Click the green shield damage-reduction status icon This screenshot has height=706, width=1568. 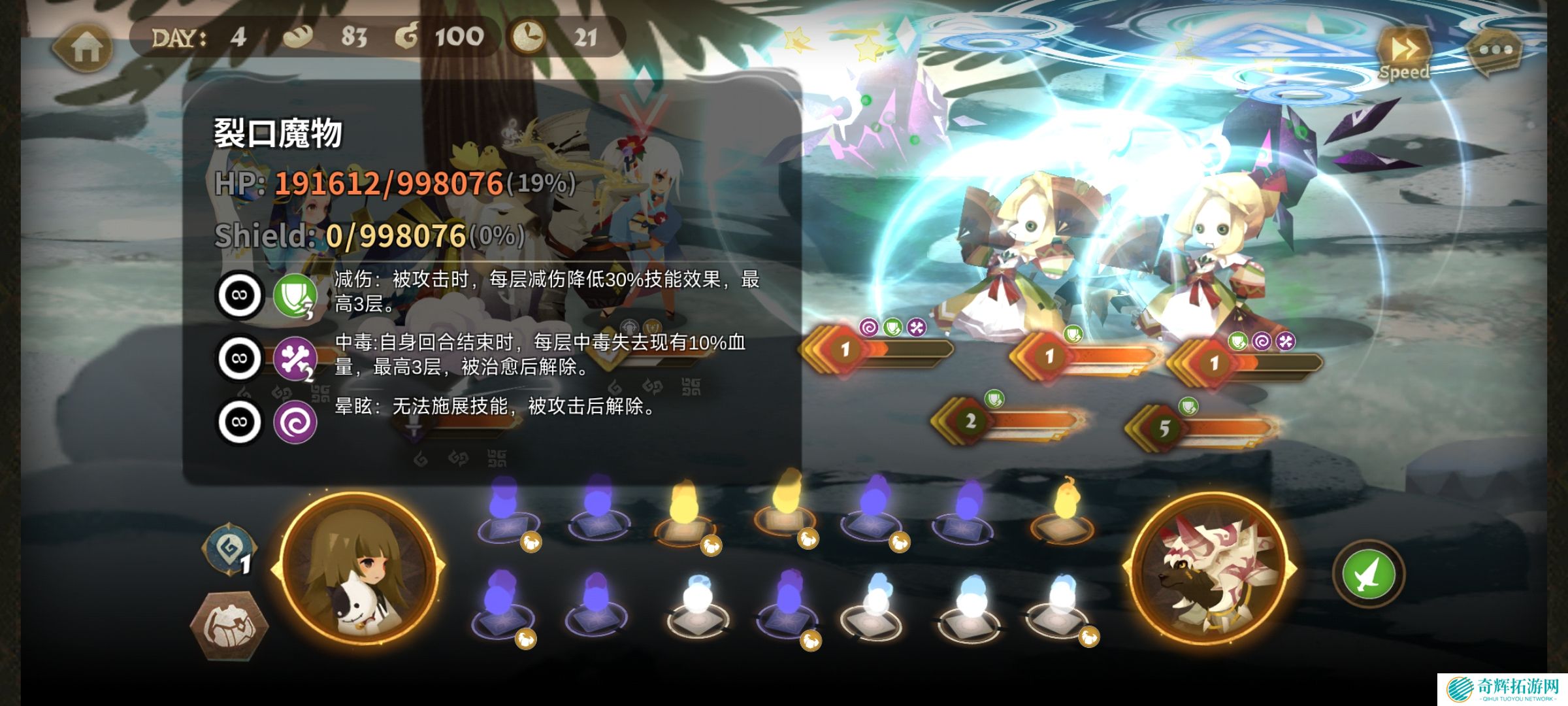click(295, 295)
